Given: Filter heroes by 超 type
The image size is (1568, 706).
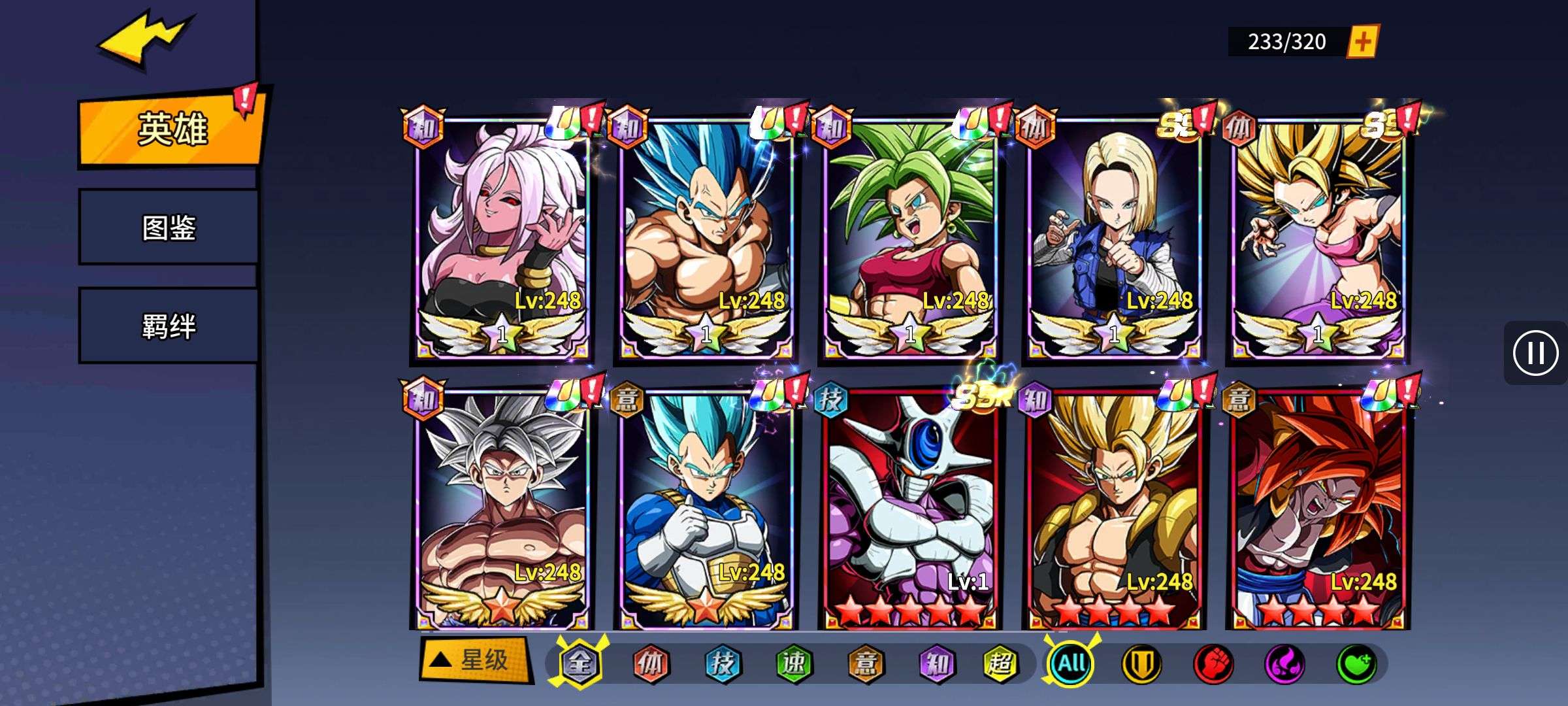Looking at the screenshot, I should point(1000,664).
